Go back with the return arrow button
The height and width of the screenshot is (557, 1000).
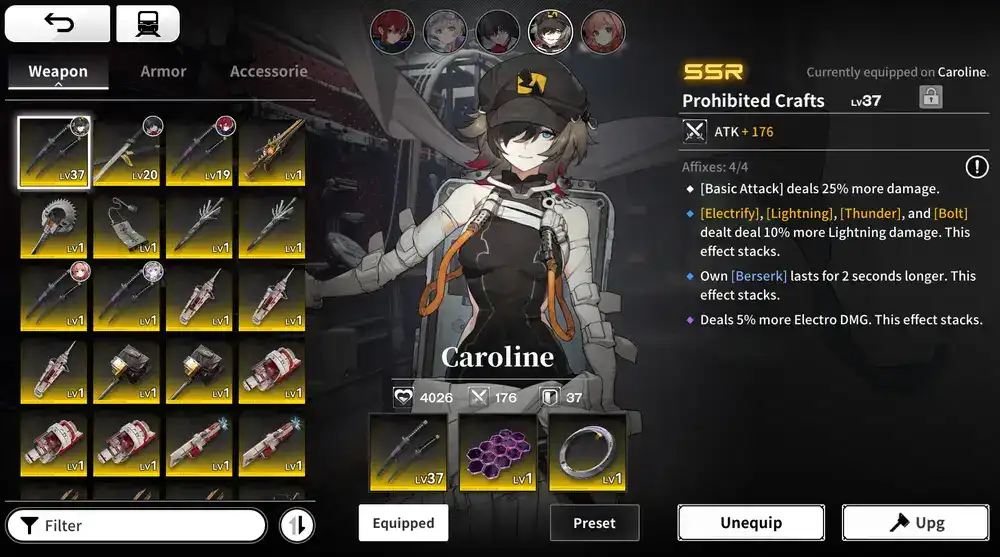tap(58, 23)
